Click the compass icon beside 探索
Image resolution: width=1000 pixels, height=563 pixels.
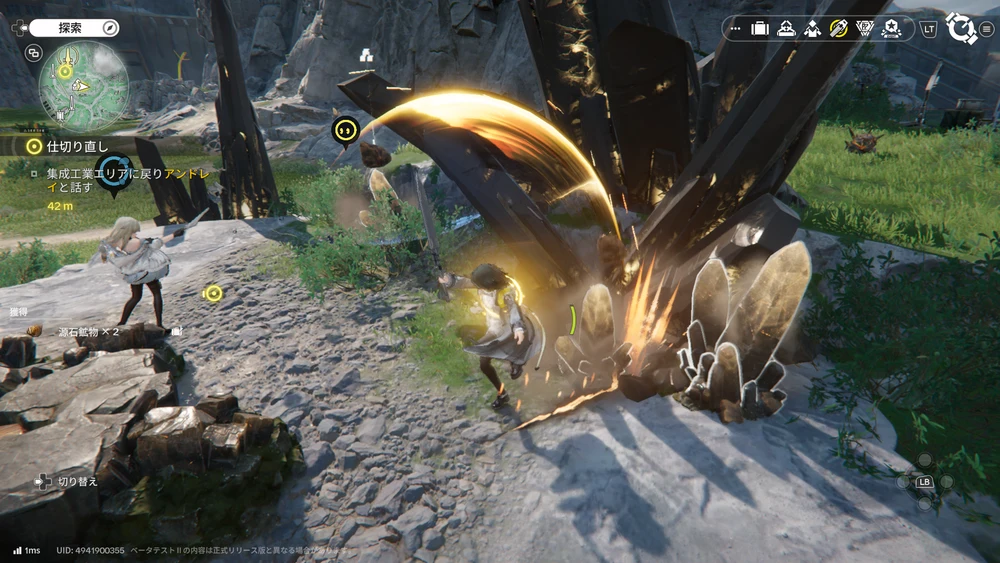(109, 28)
